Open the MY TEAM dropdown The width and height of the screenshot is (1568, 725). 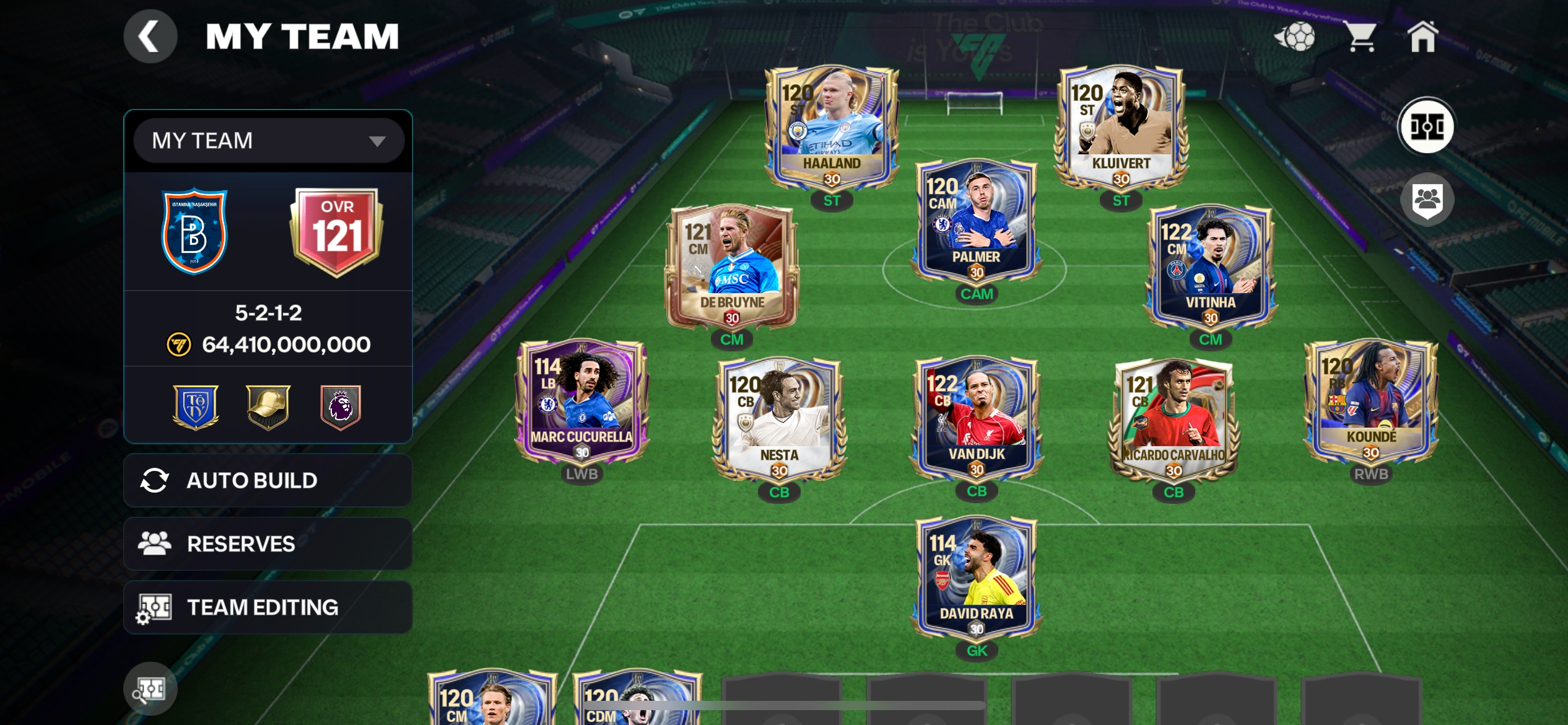coord(269,141)
